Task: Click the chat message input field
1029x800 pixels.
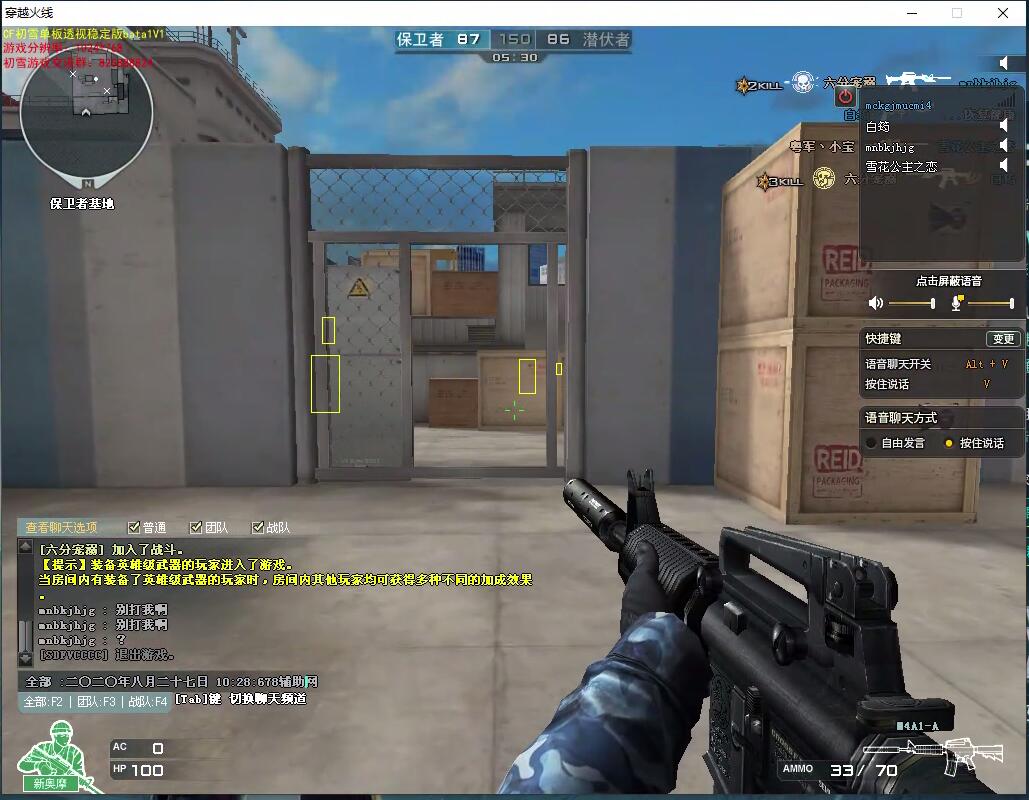Action: (x=180, y=681)
